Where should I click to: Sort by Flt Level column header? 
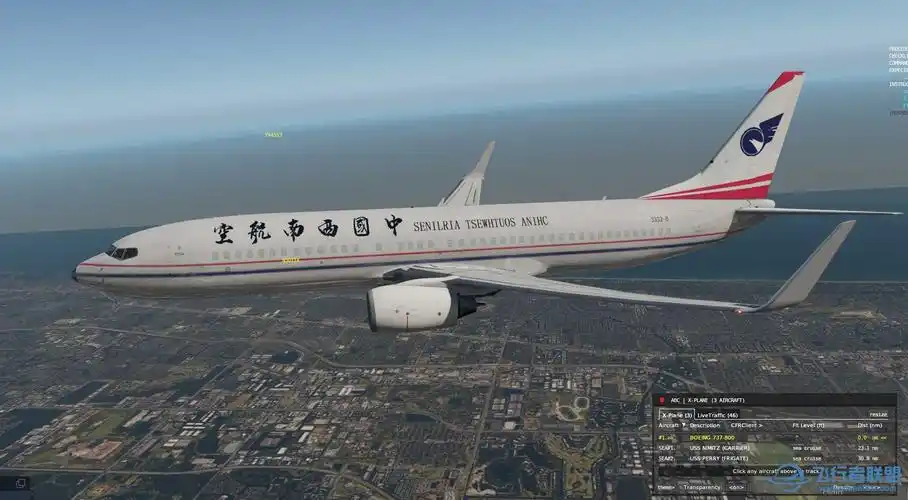[x=808, y=426]
